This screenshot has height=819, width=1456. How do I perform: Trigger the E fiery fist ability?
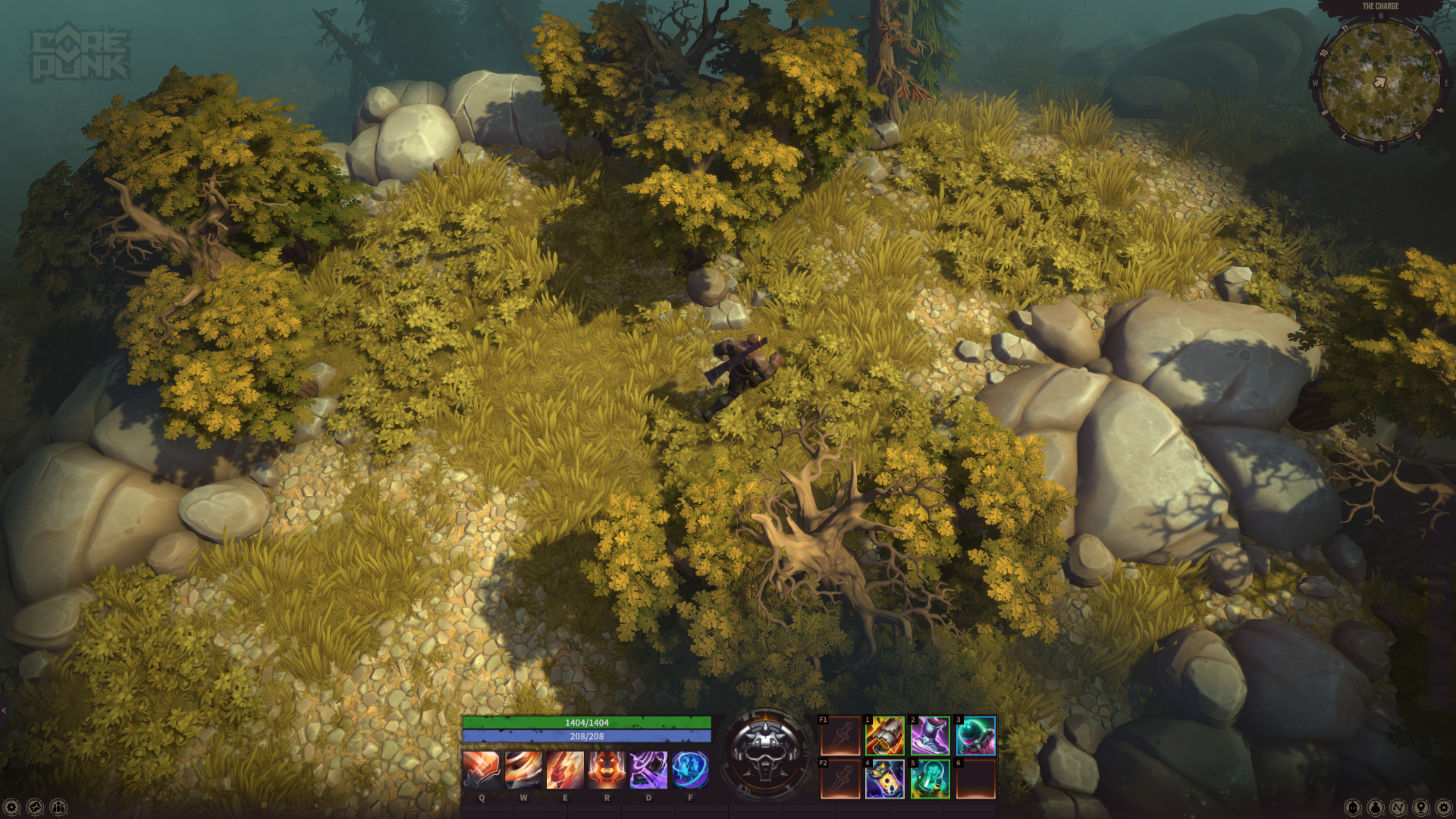point(565,770)
